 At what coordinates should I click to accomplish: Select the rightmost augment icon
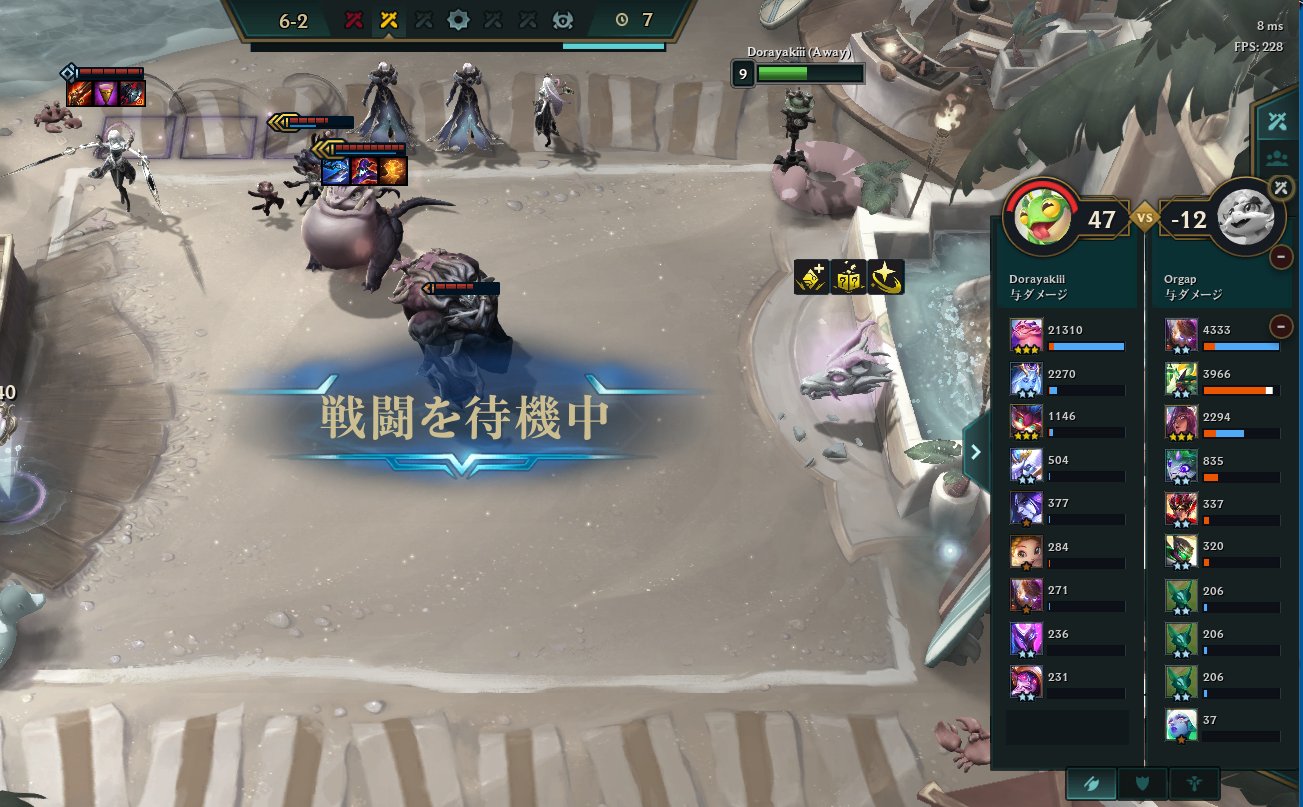[x=888, y=278]
